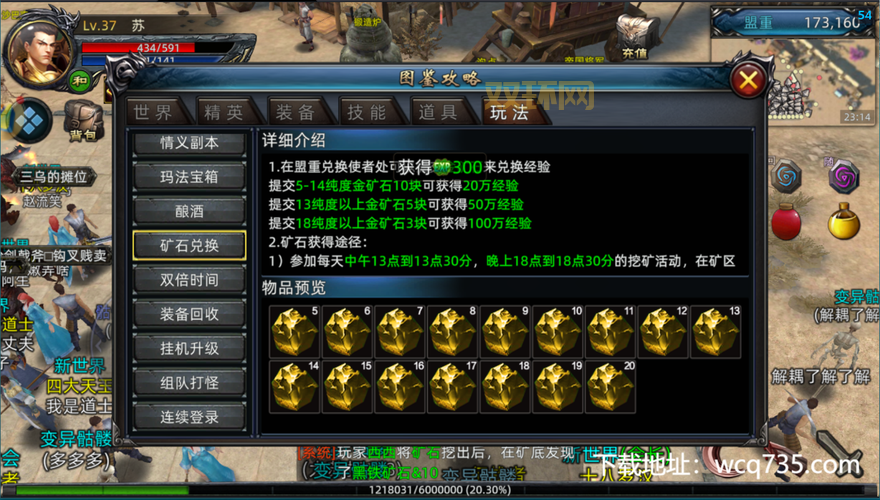Select the 酿酒 guide entry
Screen dimensions: 880x500
pos(189,211)
